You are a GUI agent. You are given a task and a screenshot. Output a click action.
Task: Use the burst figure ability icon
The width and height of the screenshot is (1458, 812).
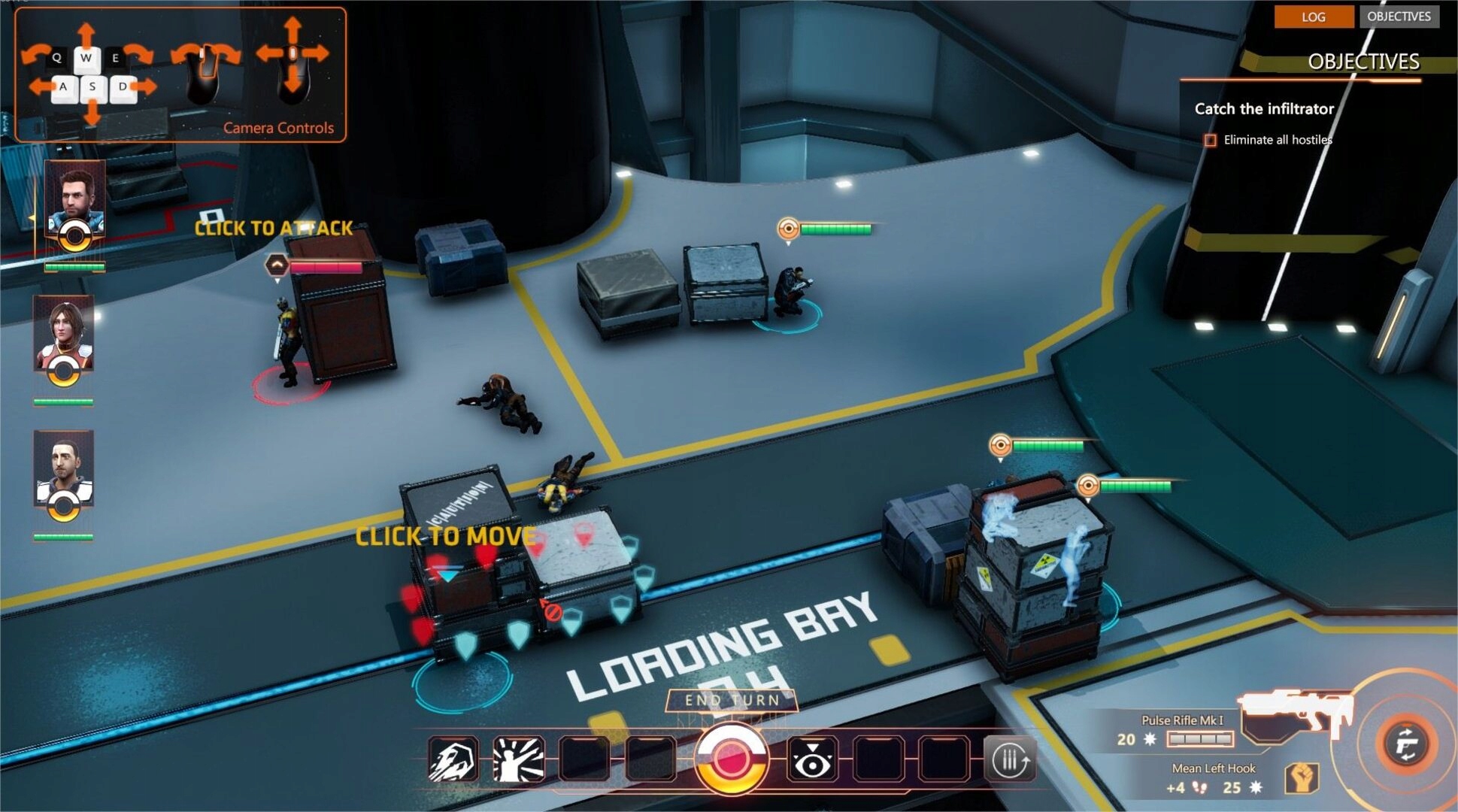[x=518, y=759]
